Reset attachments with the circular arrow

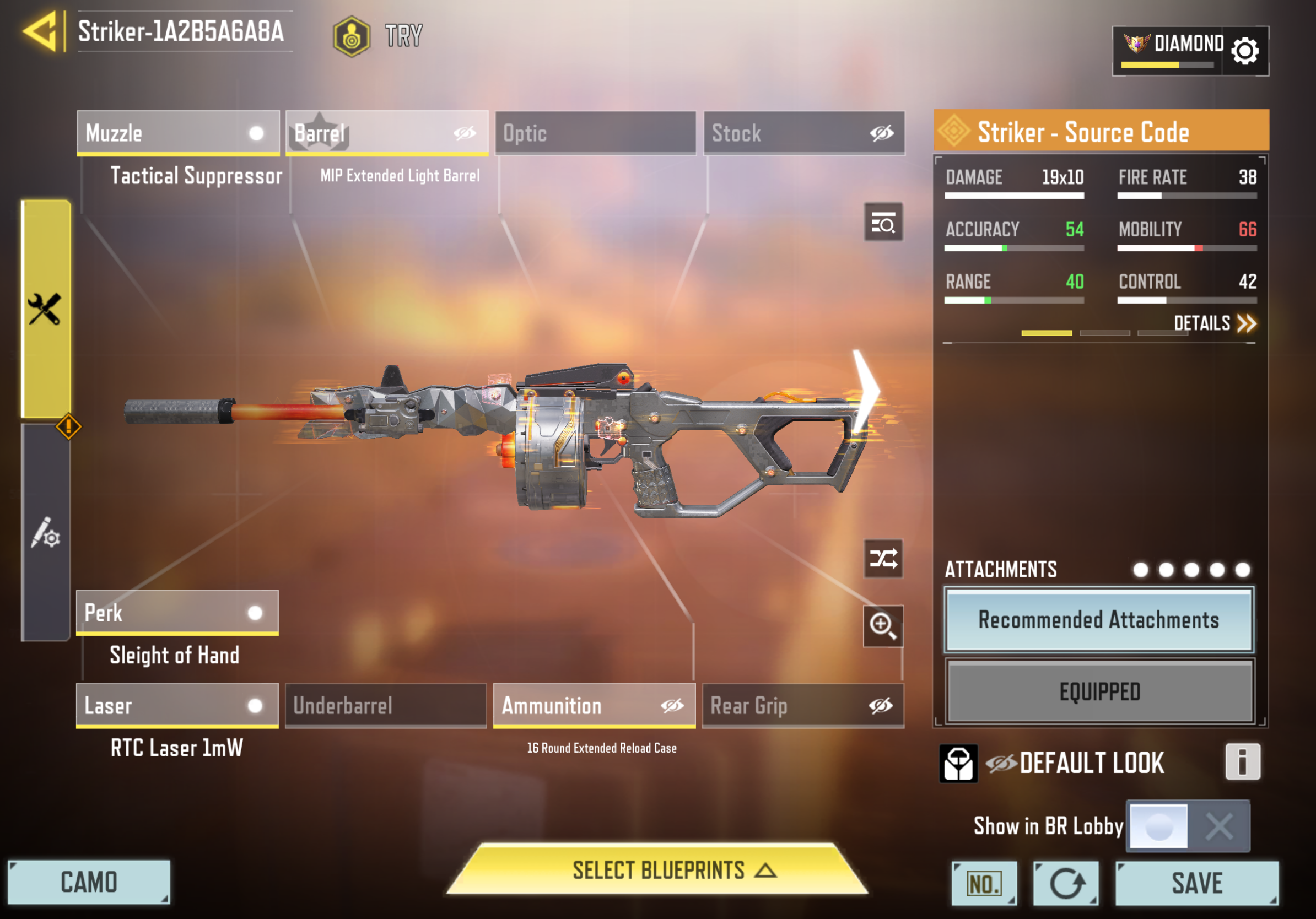[x=1065, y=883]
